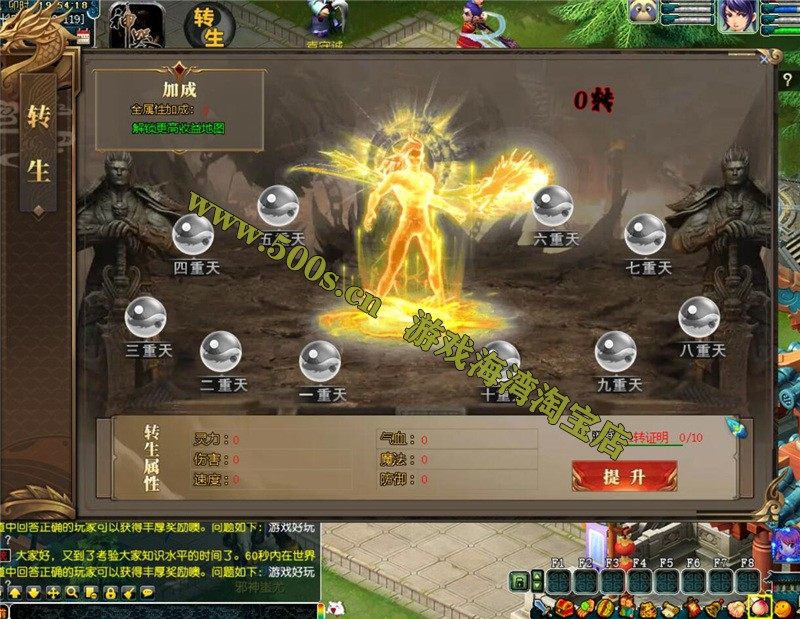The image size is (800, 619).
Task: Close the 转生 rebirth panel
Action: 765,59
